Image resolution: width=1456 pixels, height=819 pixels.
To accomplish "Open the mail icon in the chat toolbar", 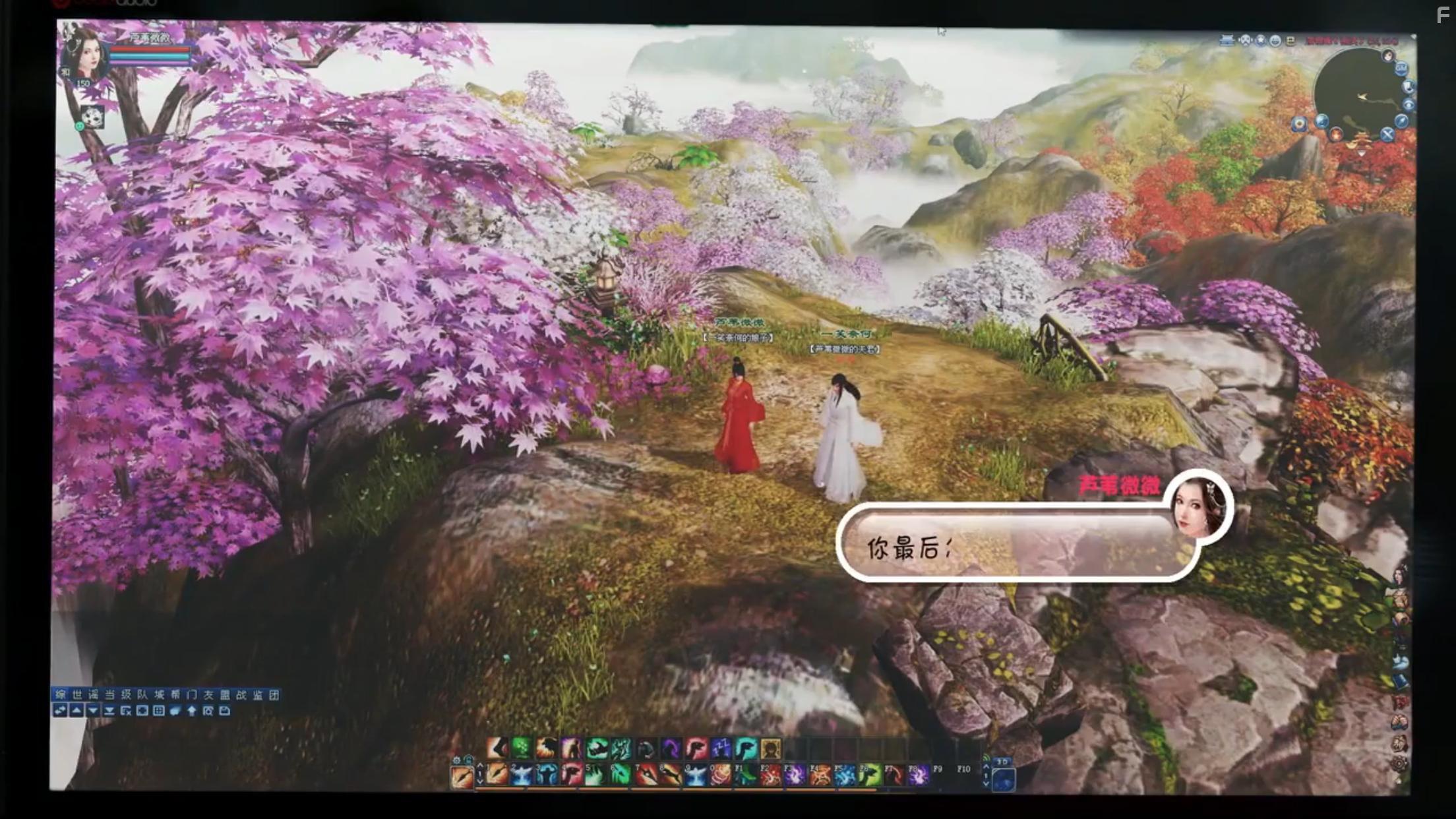I will coord(225,710).
